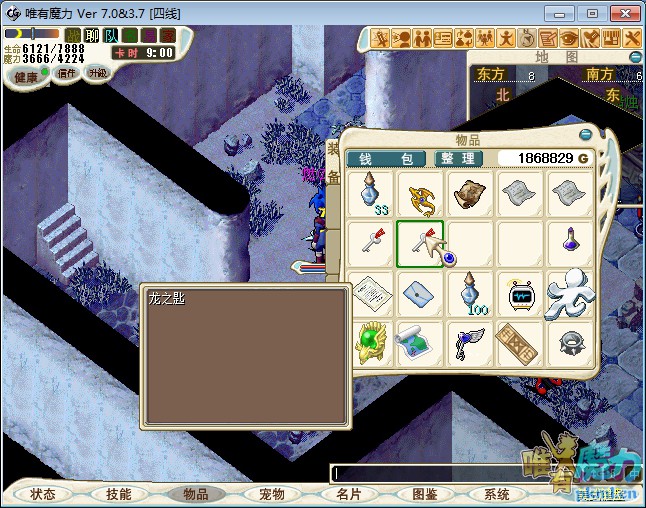The width and height of the screenshot is (646, 508).
Task: Select the blue envelope item
Action: (x=420, y=293)
